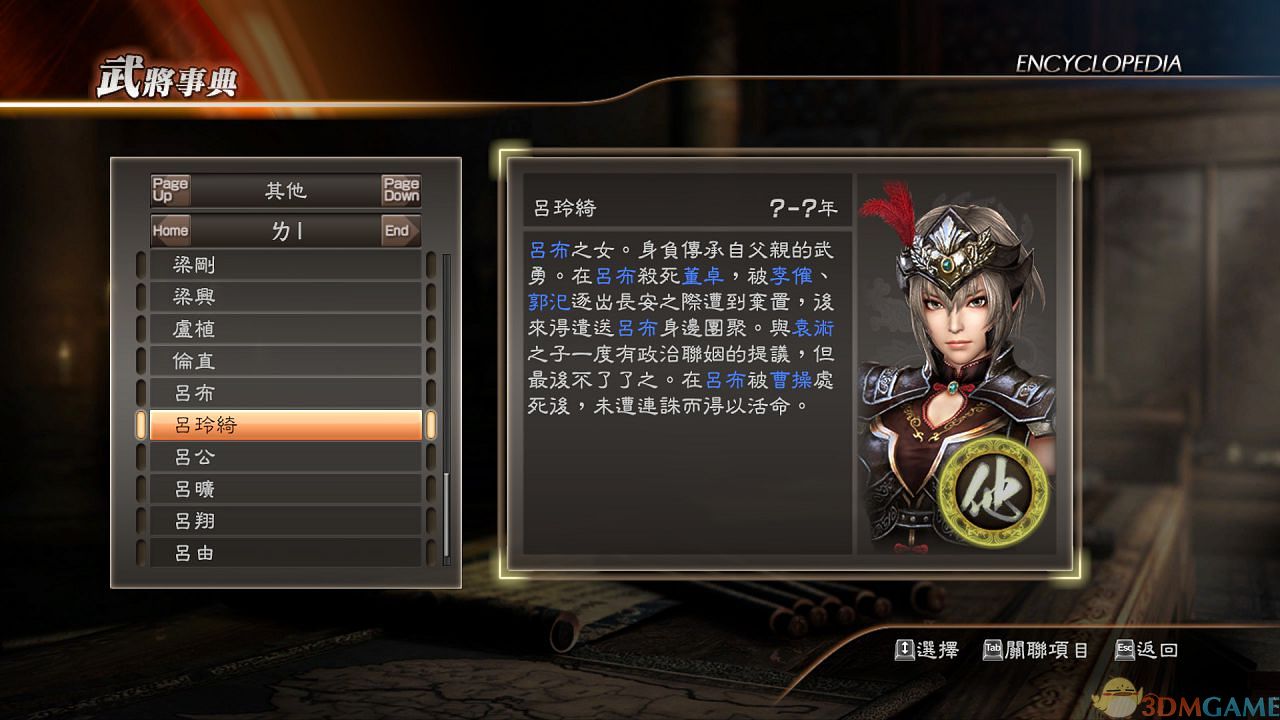1280x720 pixels.
Task: Open the 呂曠 entry
Action: coord(285,489)
